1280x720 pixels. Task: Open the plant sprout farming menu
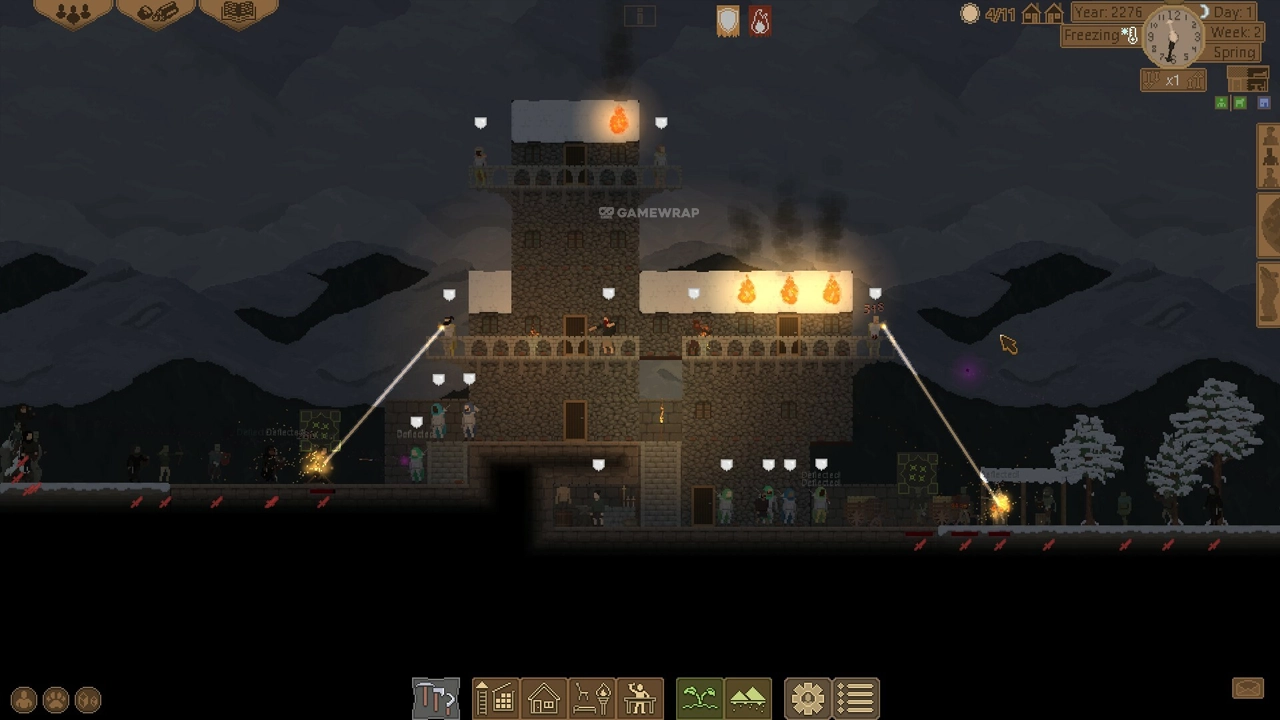coord(699,698)
